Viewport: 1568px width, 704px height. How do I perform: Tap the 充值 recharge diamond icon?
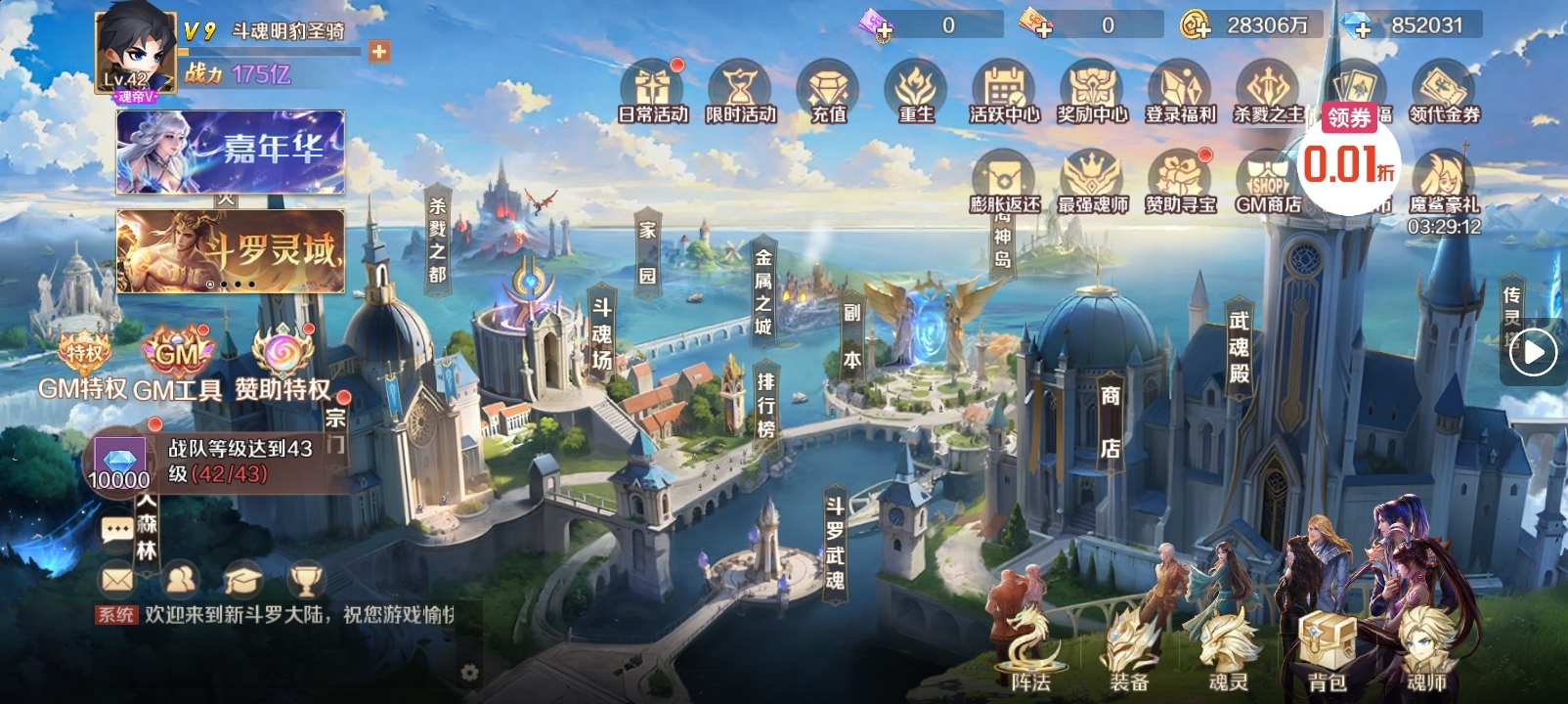click(x=828, y=90)
